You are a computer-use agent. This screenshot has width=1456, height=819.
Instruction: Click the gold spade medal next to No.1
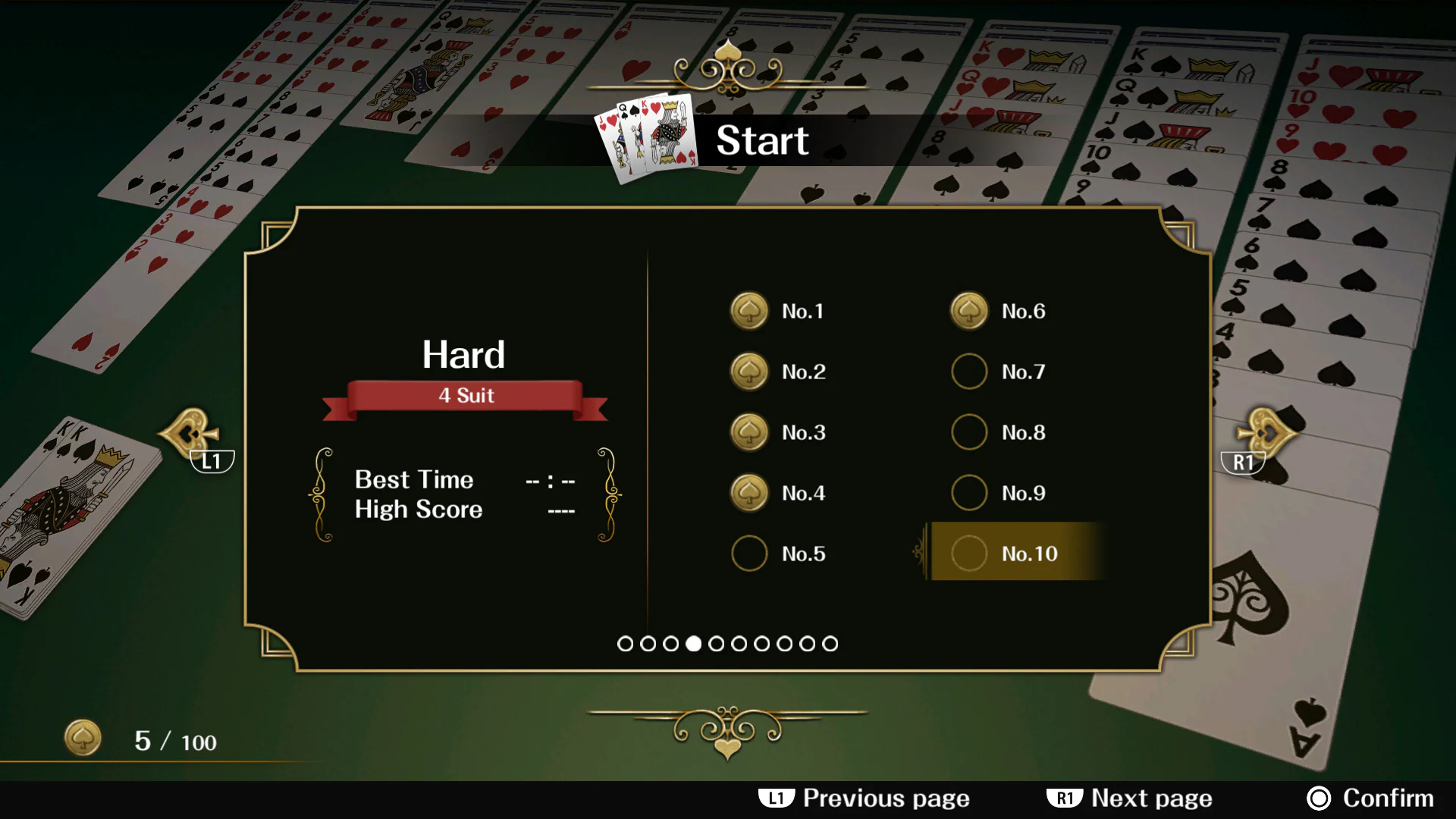[x=748, y=311]
